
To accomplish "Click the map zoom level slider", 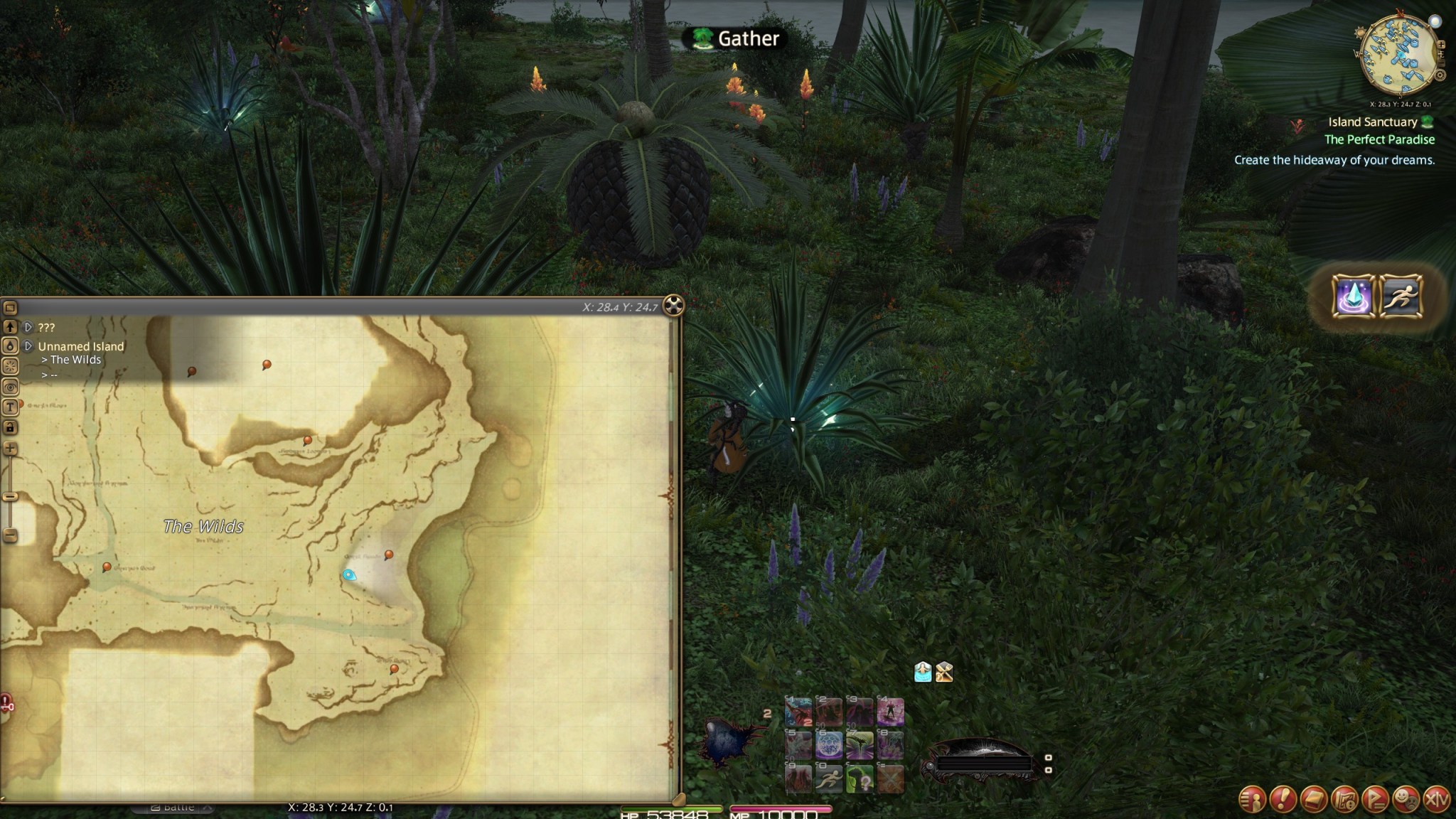I will 9,498.
